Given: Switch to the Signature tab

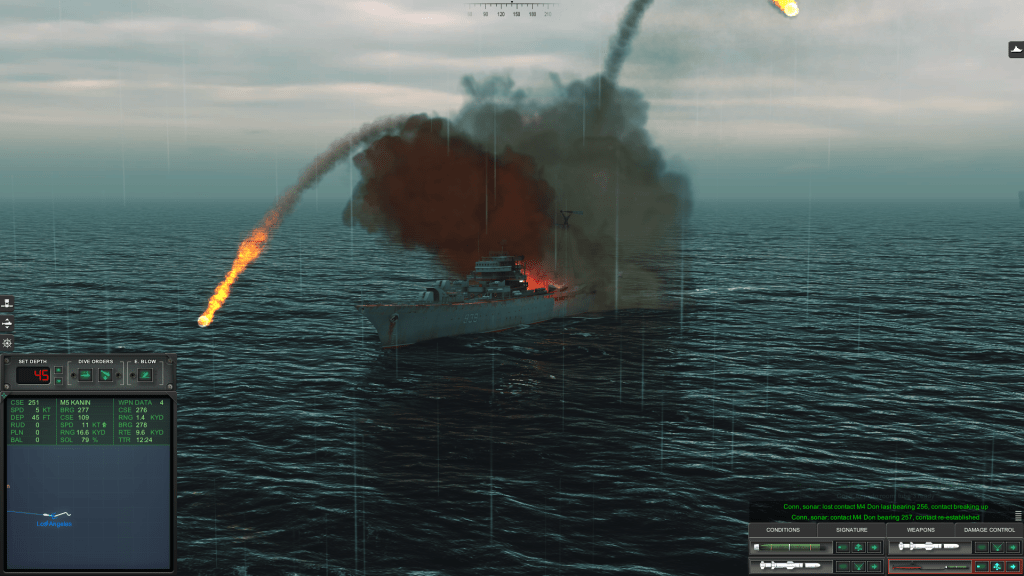Looking at the screenshot, I should click(851, 530).
